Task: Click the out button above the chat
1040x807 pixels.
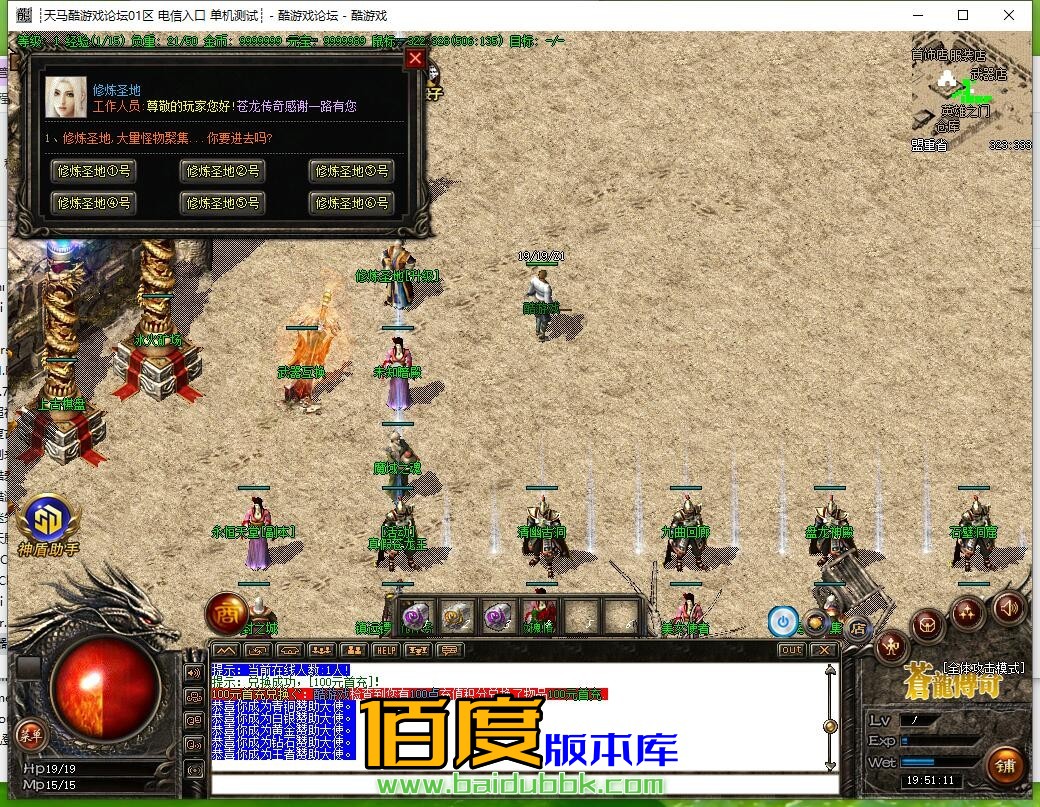Action: [791, 650]
